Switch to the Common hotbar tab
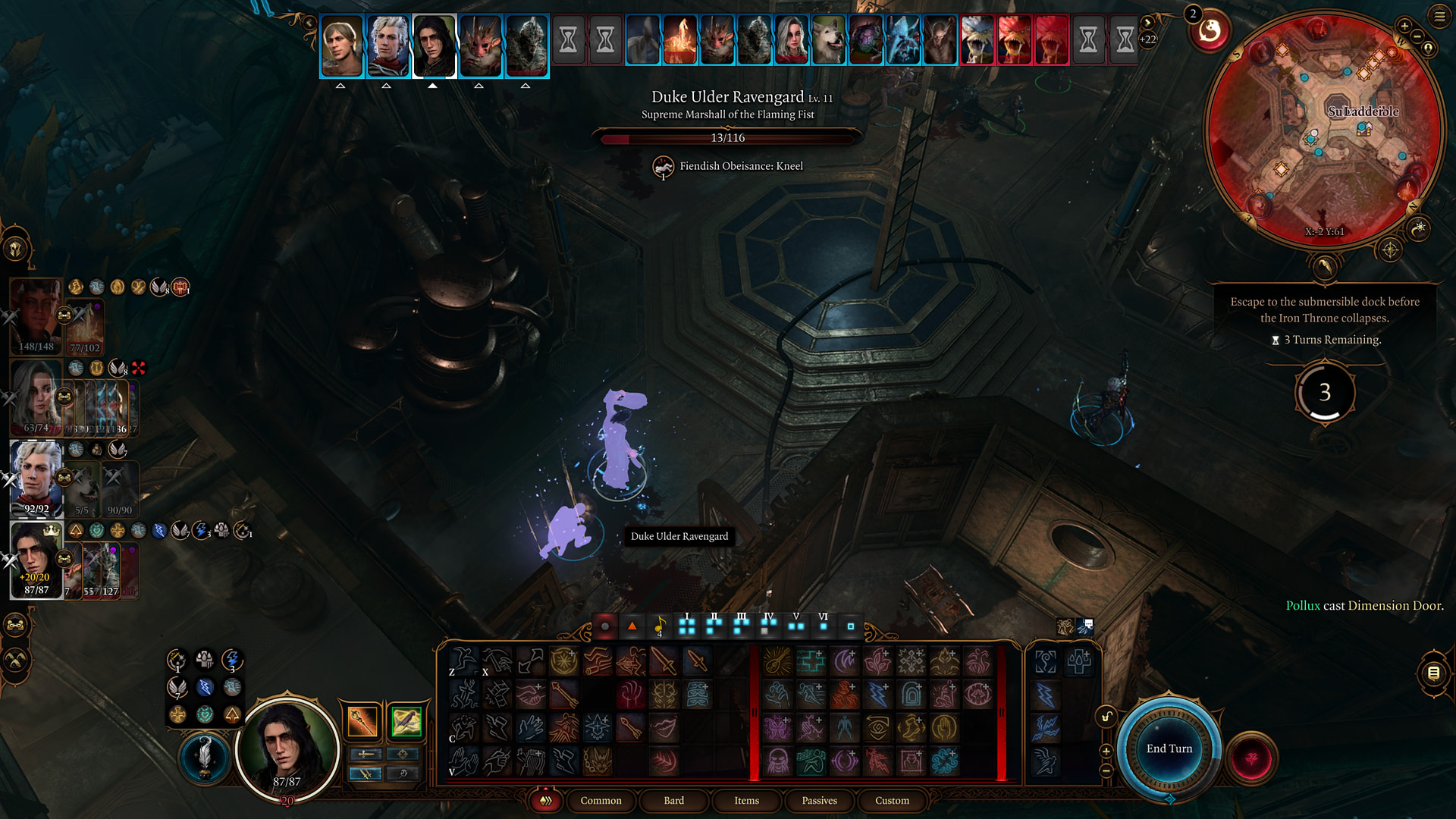Screen dimensions: 1456x819 pos(601,800)
